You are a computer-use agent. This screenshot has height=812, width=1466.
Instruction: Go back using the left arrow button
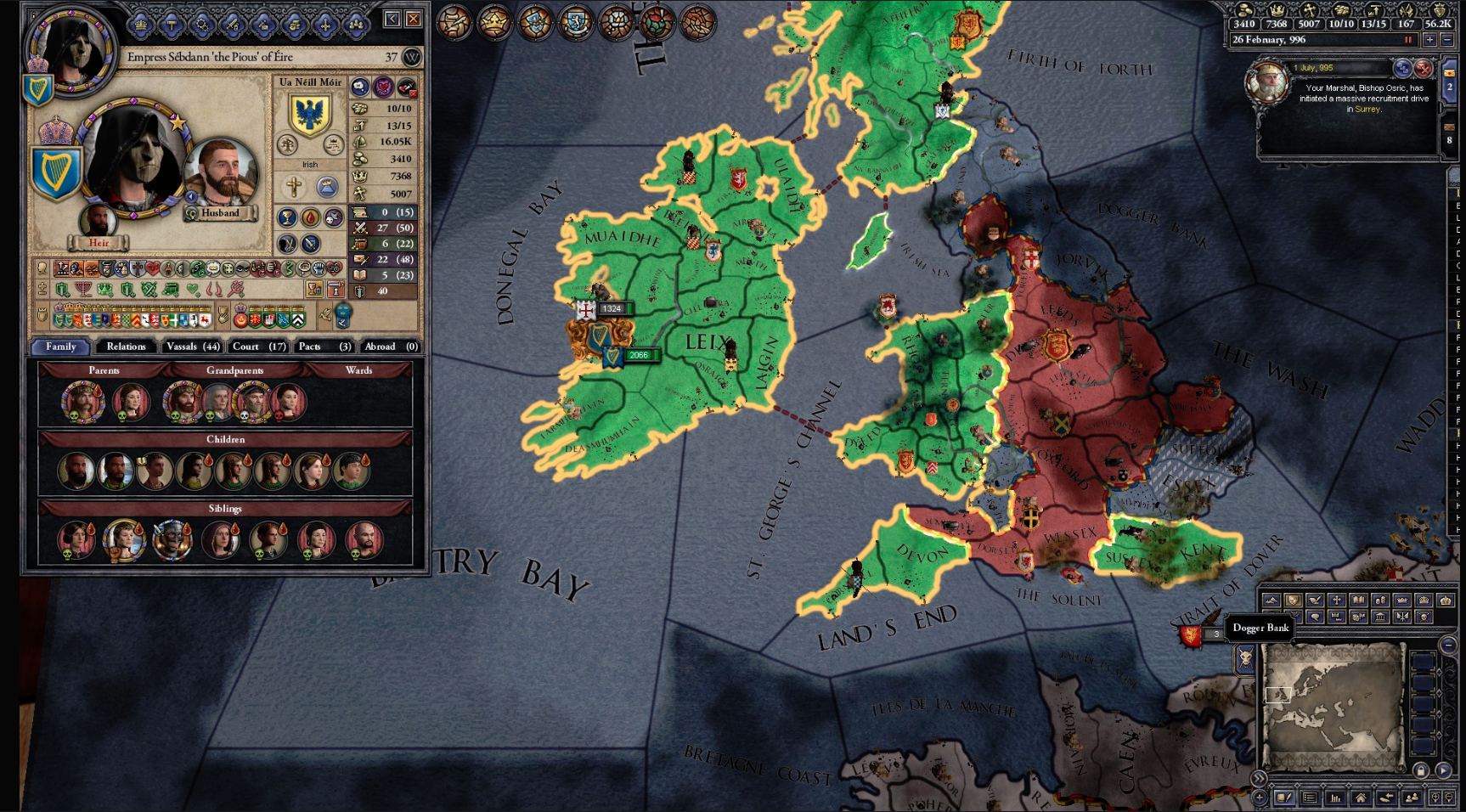click(x=392, y=20)
